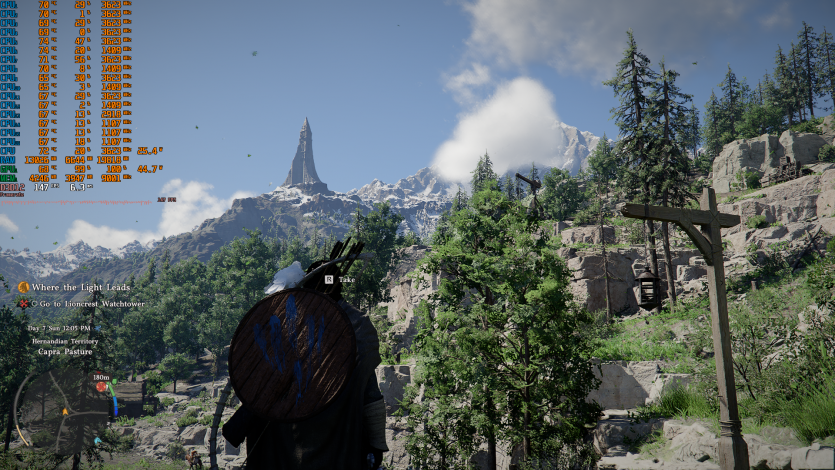Image resolution: width=835 pixels, height=470 pixels.
Task: Click the orange player arrow on minimap
Action: pos(66,410)
